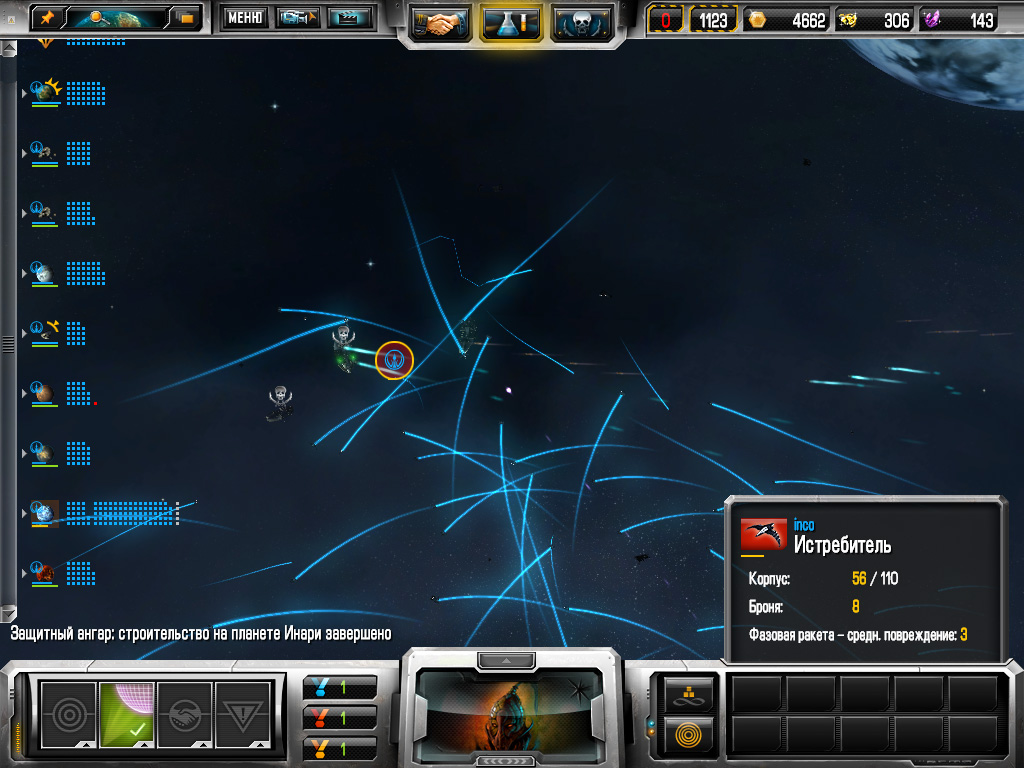This screenshot has width=1024, height=768.
Task: Select the brown desert planet entry
Action: tap(43, 391)
